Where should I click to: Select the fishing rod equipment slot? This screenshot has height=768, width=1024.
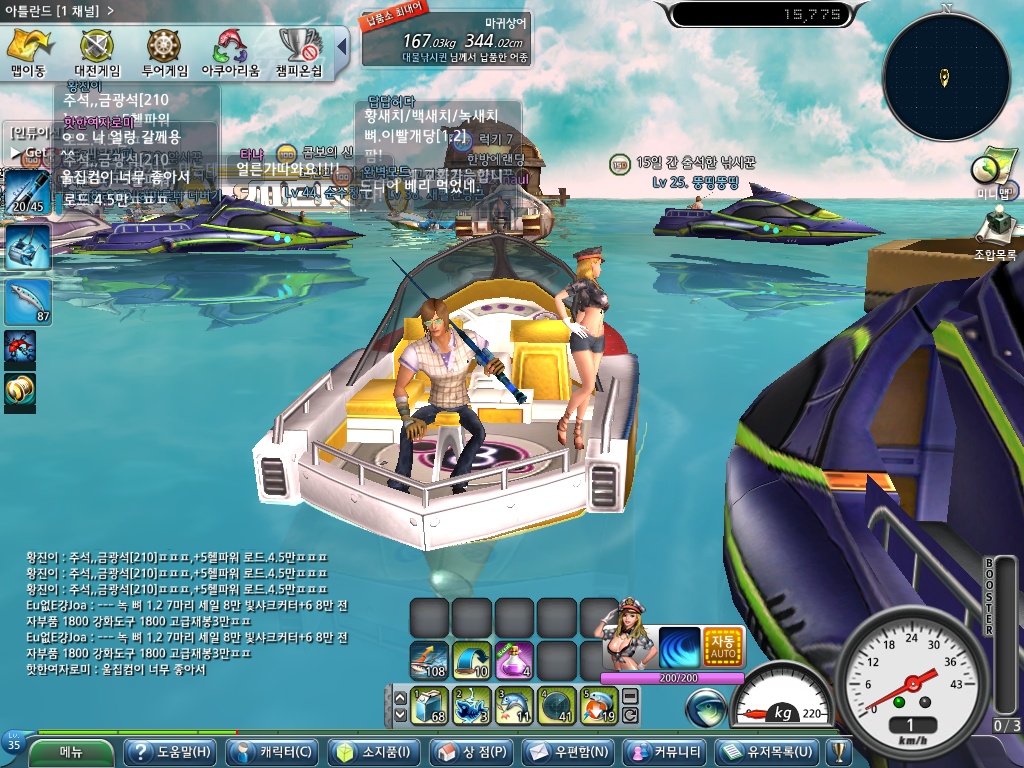tap(24, 192)
